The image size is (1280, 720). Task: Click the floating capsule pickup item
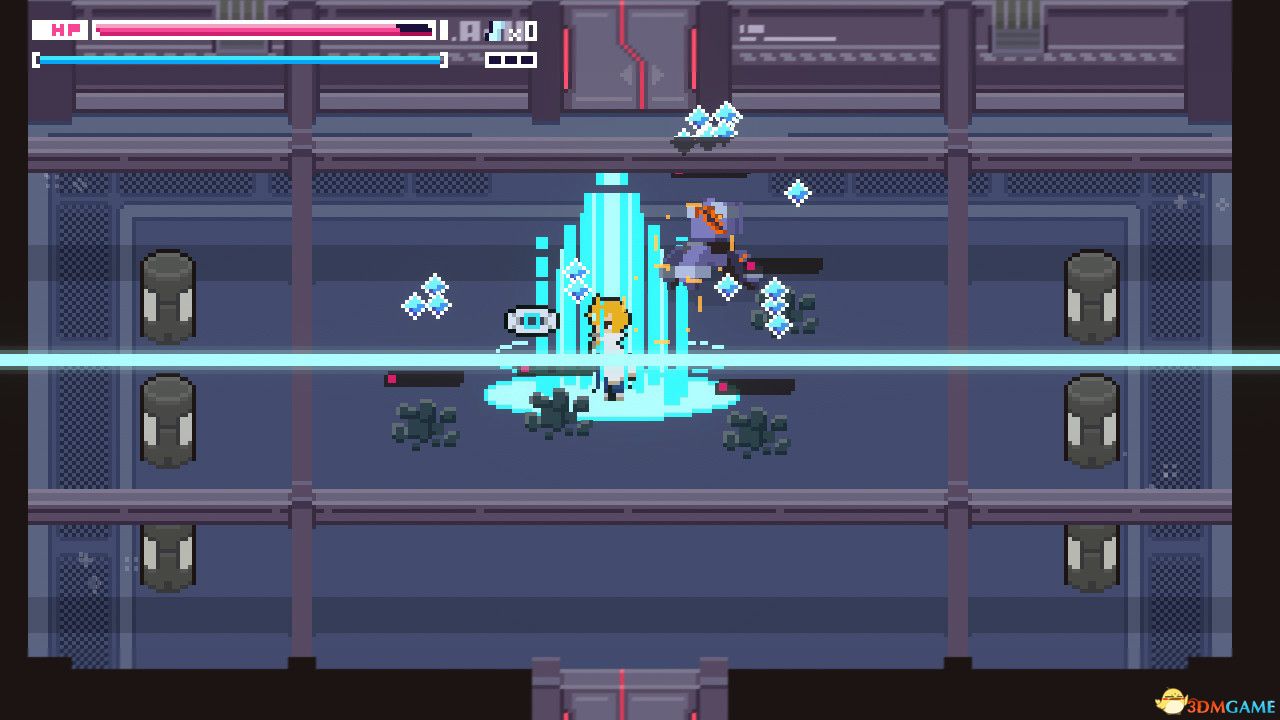530,320
